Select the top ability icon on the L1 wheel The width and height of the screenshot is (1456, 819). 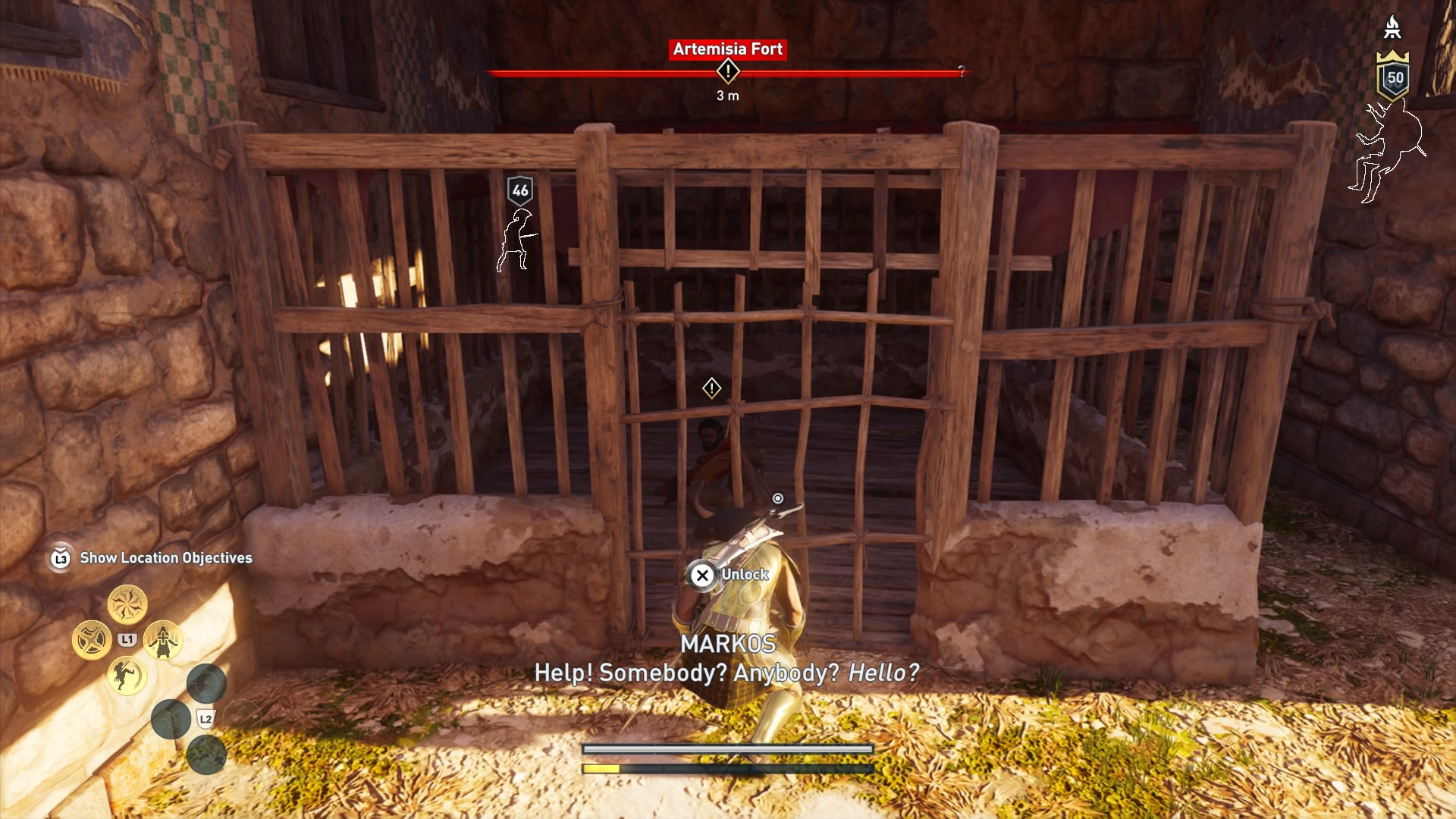[128, 604]
